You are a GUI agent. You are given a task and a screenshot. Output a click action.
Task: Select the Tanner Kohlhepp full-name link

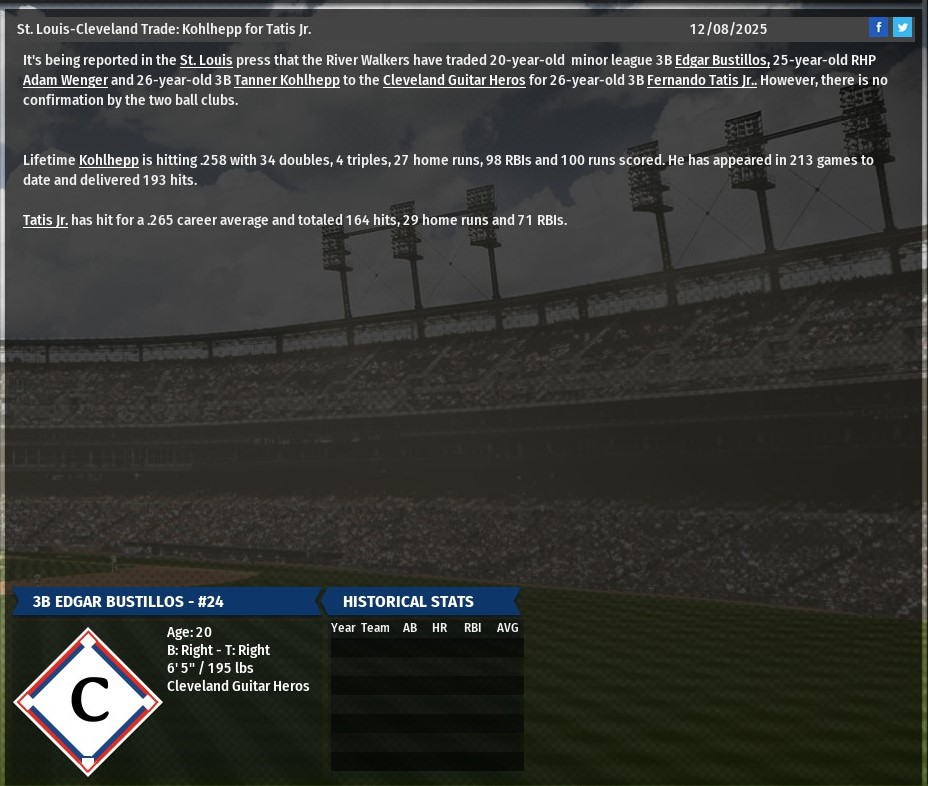287,80
